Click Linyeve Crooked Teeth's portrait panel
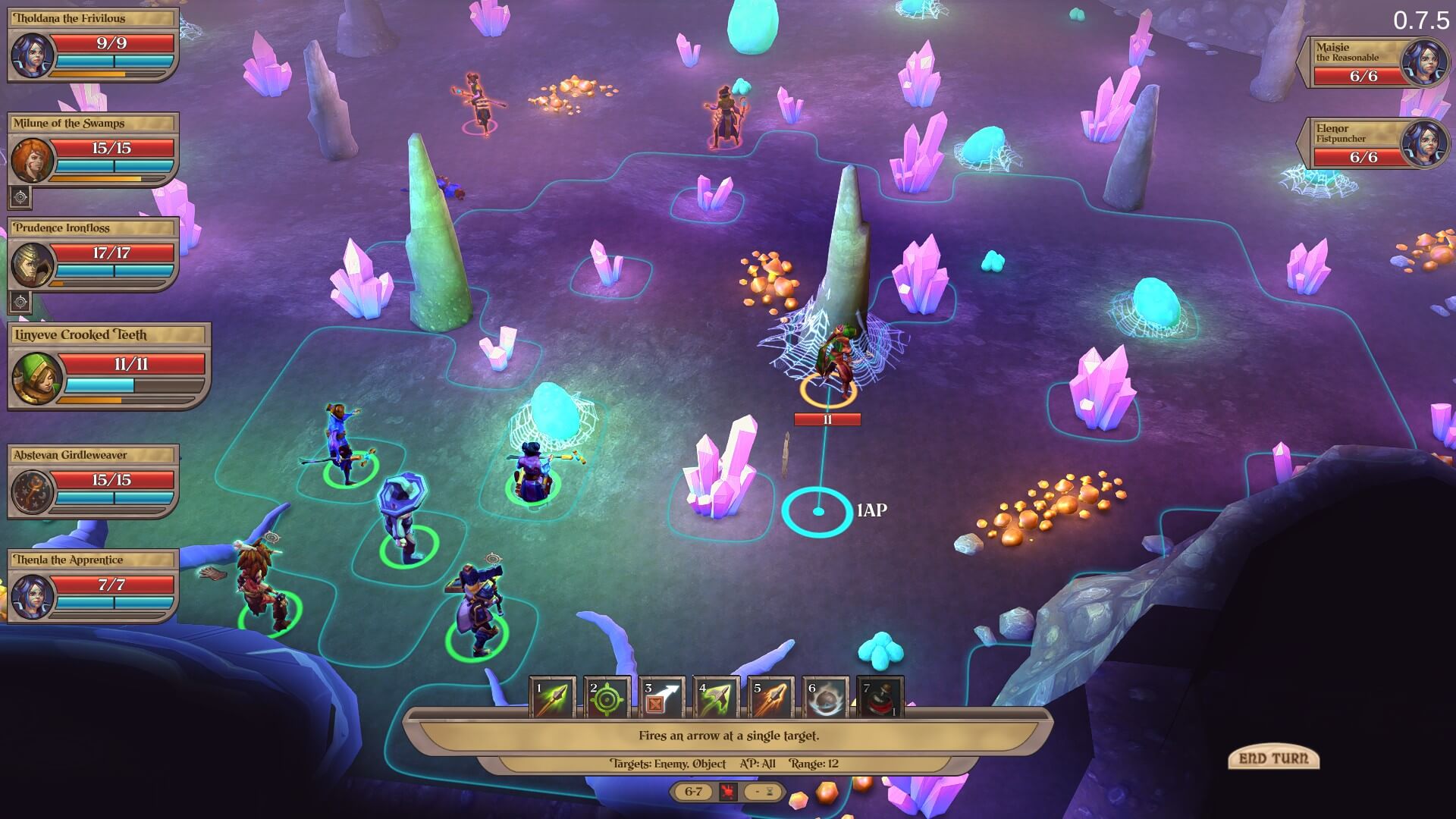 point(109,366)
